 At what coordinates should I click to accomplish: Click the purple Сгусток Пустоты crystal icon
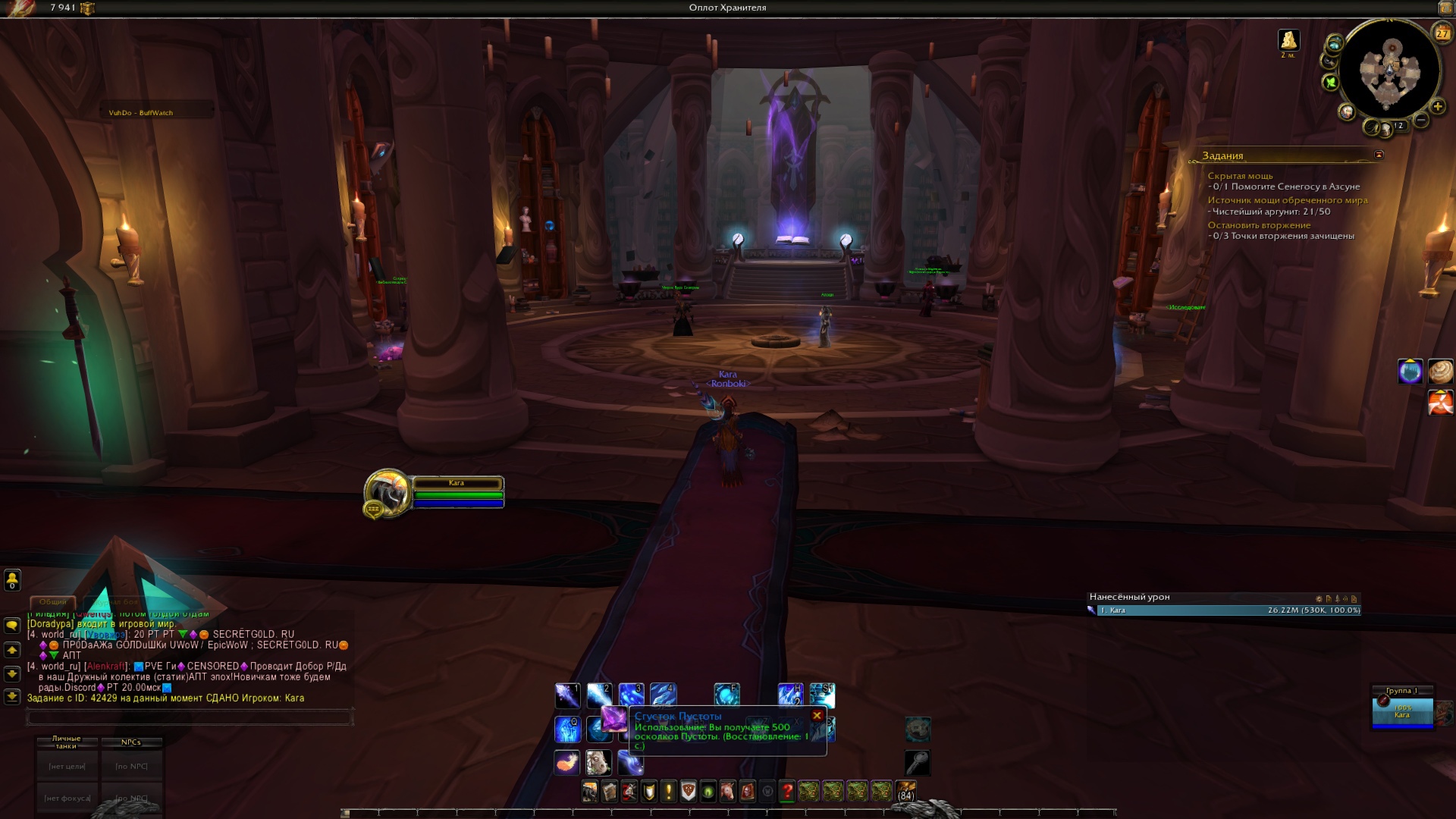(x=614, y=718)
